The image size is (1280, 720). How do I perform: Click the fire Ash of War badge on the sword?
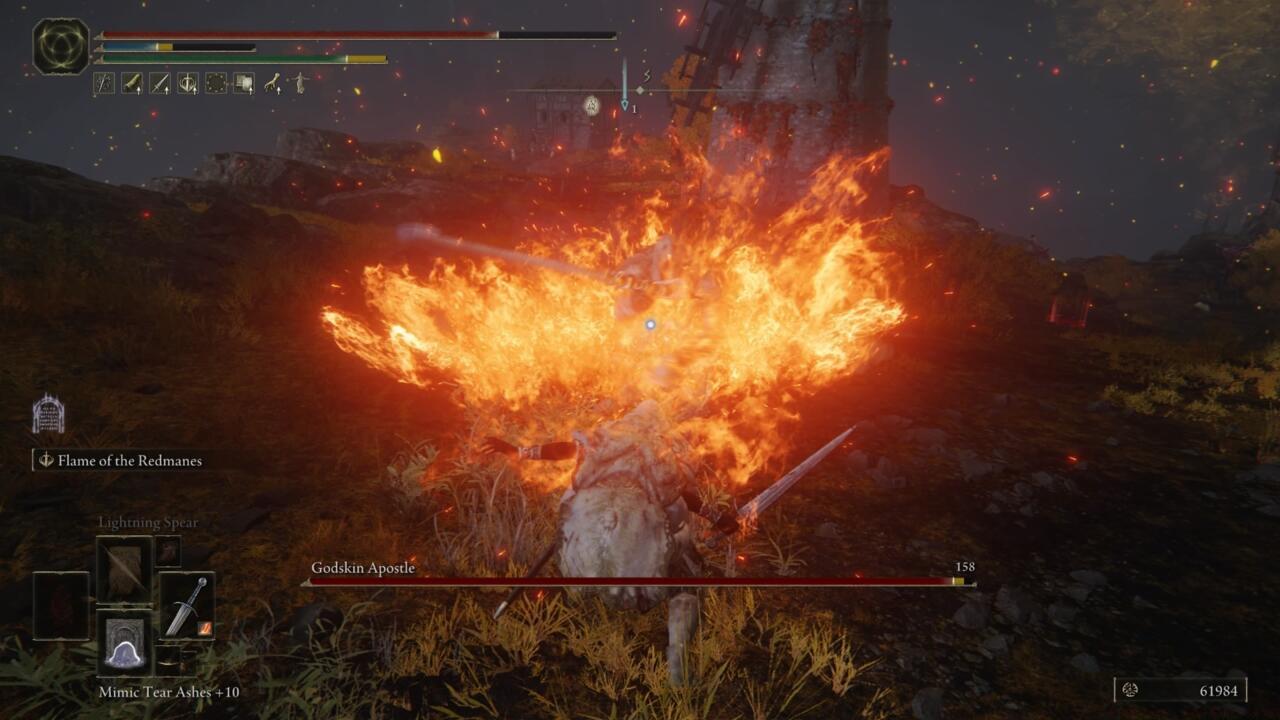pyautogui.click(x=204, y=628)
